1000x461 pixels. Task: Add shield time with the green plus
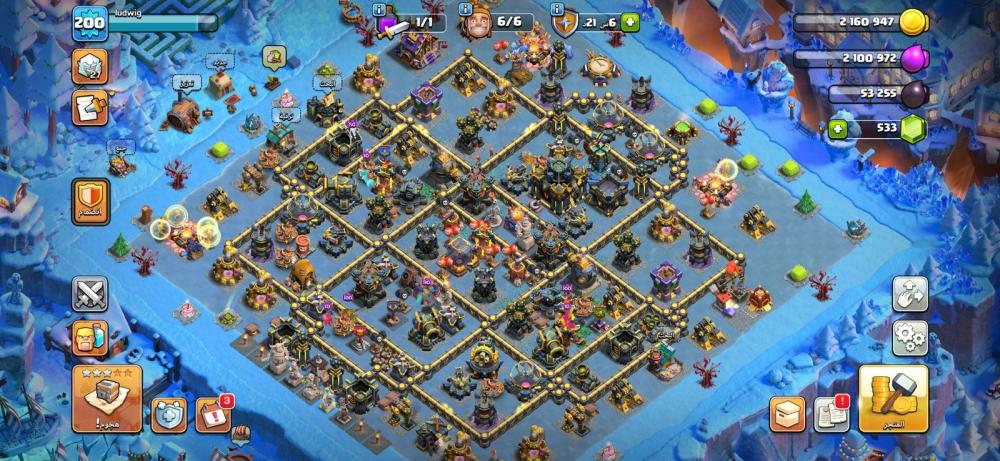pos(629,22)
